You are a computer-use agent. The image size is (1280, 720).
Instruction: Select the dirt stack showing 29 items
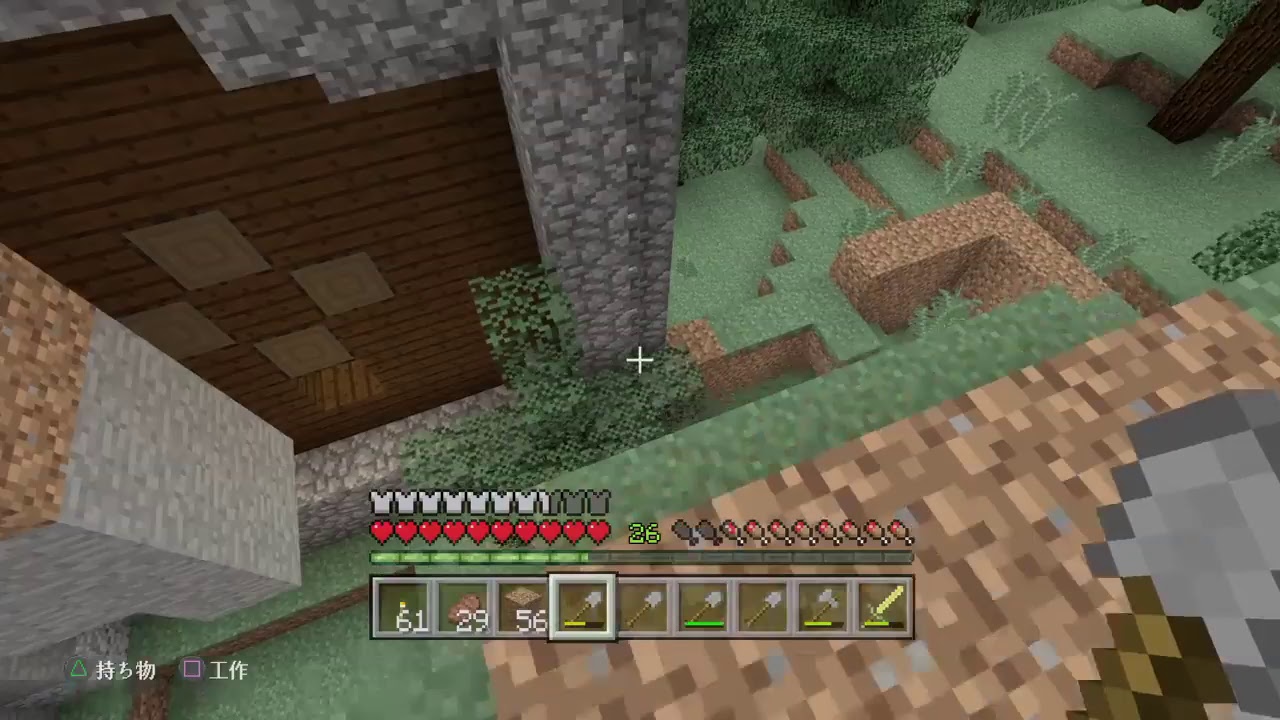(464, 605)
